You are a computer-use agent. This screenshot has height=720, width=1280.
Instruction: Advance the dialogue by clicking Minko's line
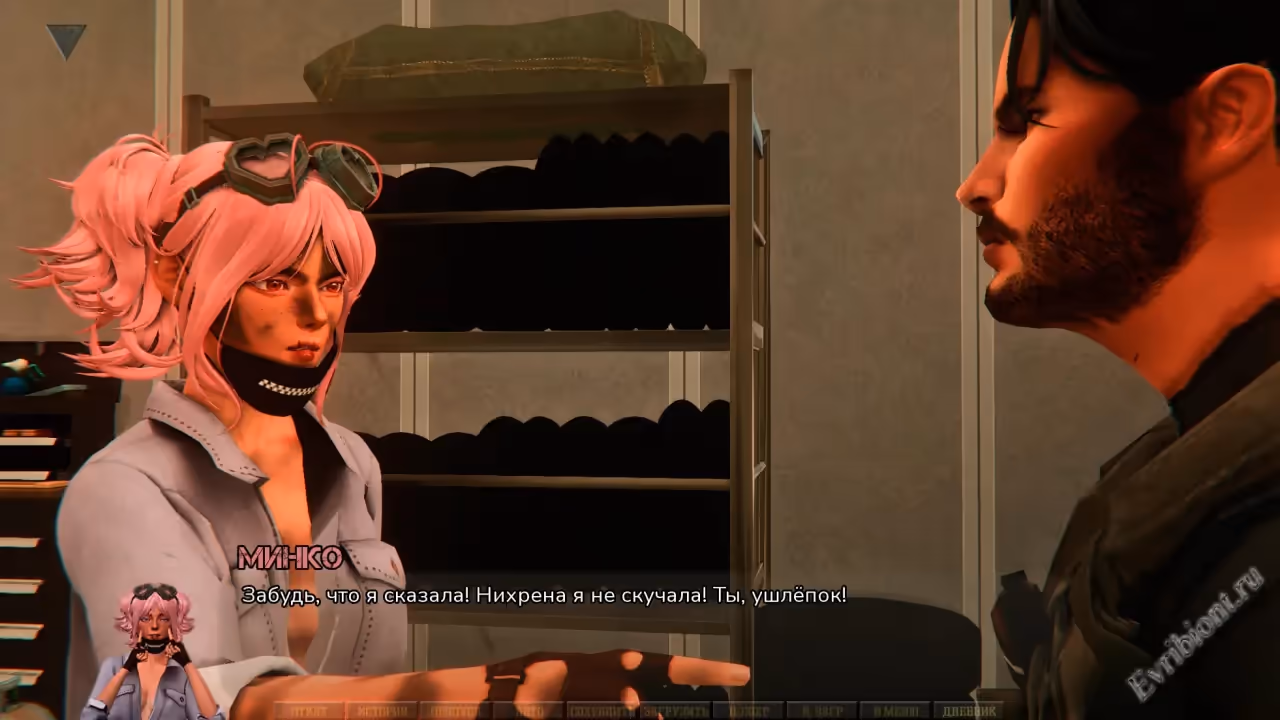[x=543, y=596]
